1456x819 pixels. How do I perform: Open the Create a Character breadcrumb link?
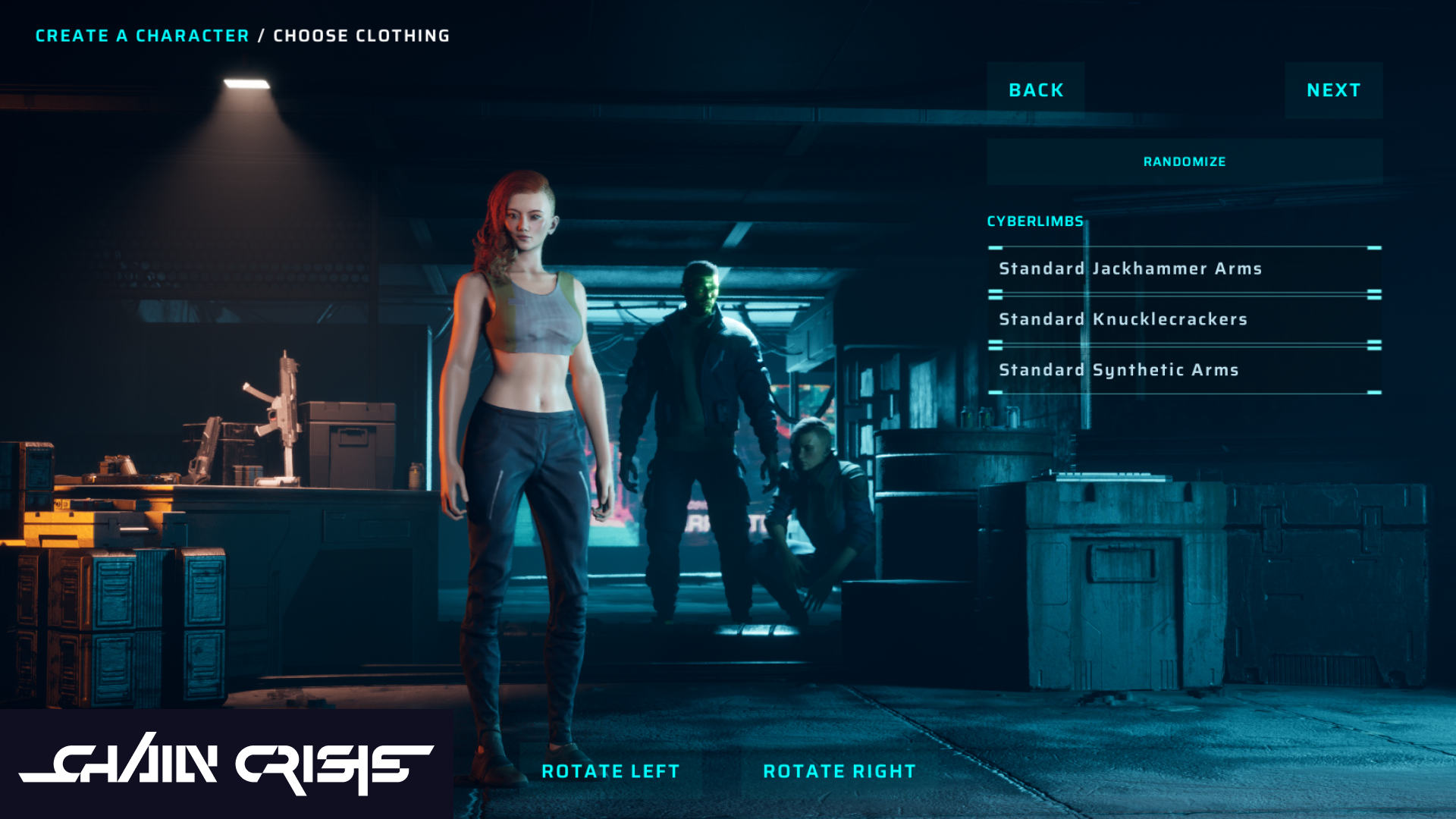[143, 35]
